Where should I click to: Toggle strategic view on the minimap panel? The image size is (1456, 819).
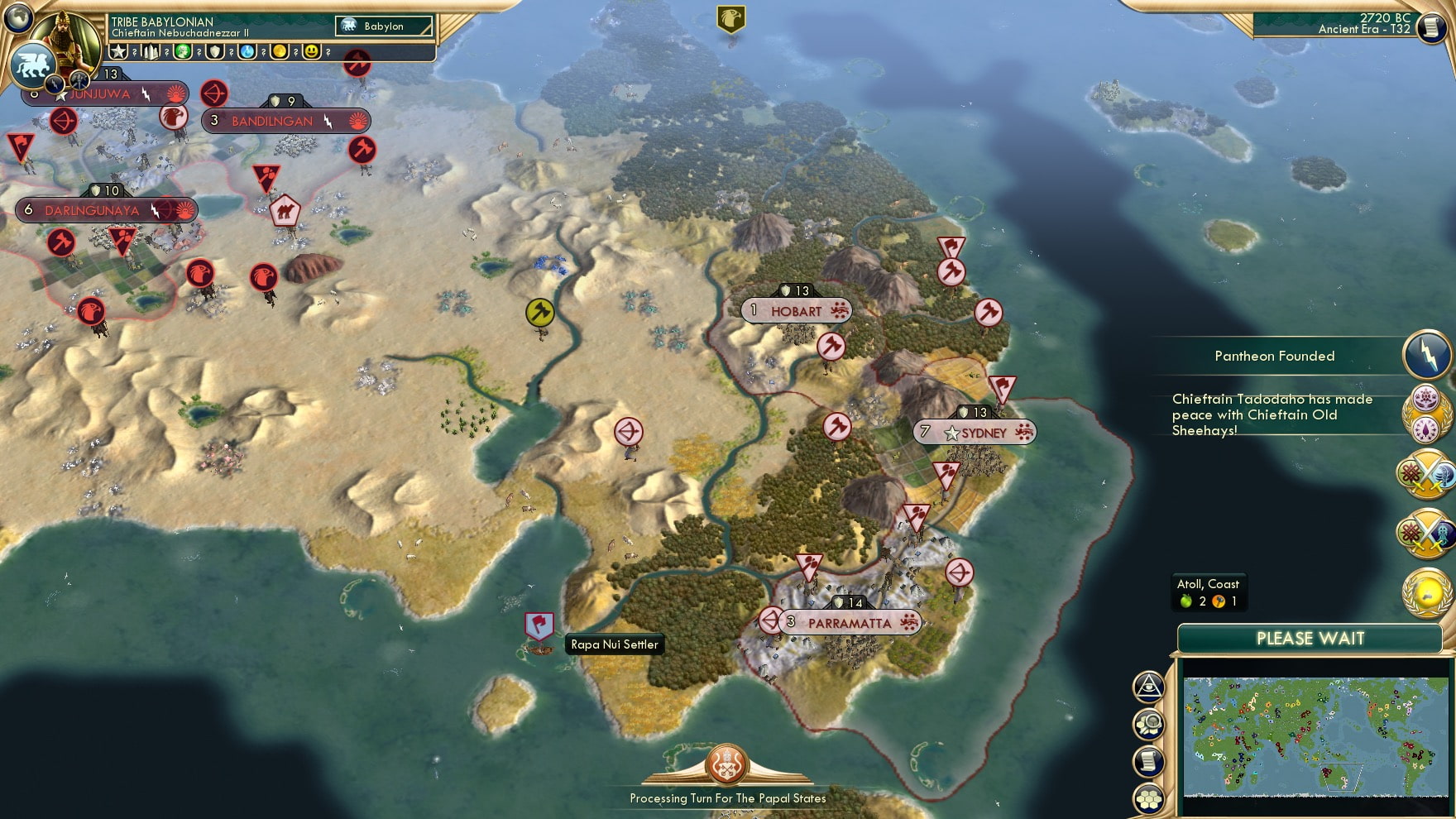pos(1148,685)
